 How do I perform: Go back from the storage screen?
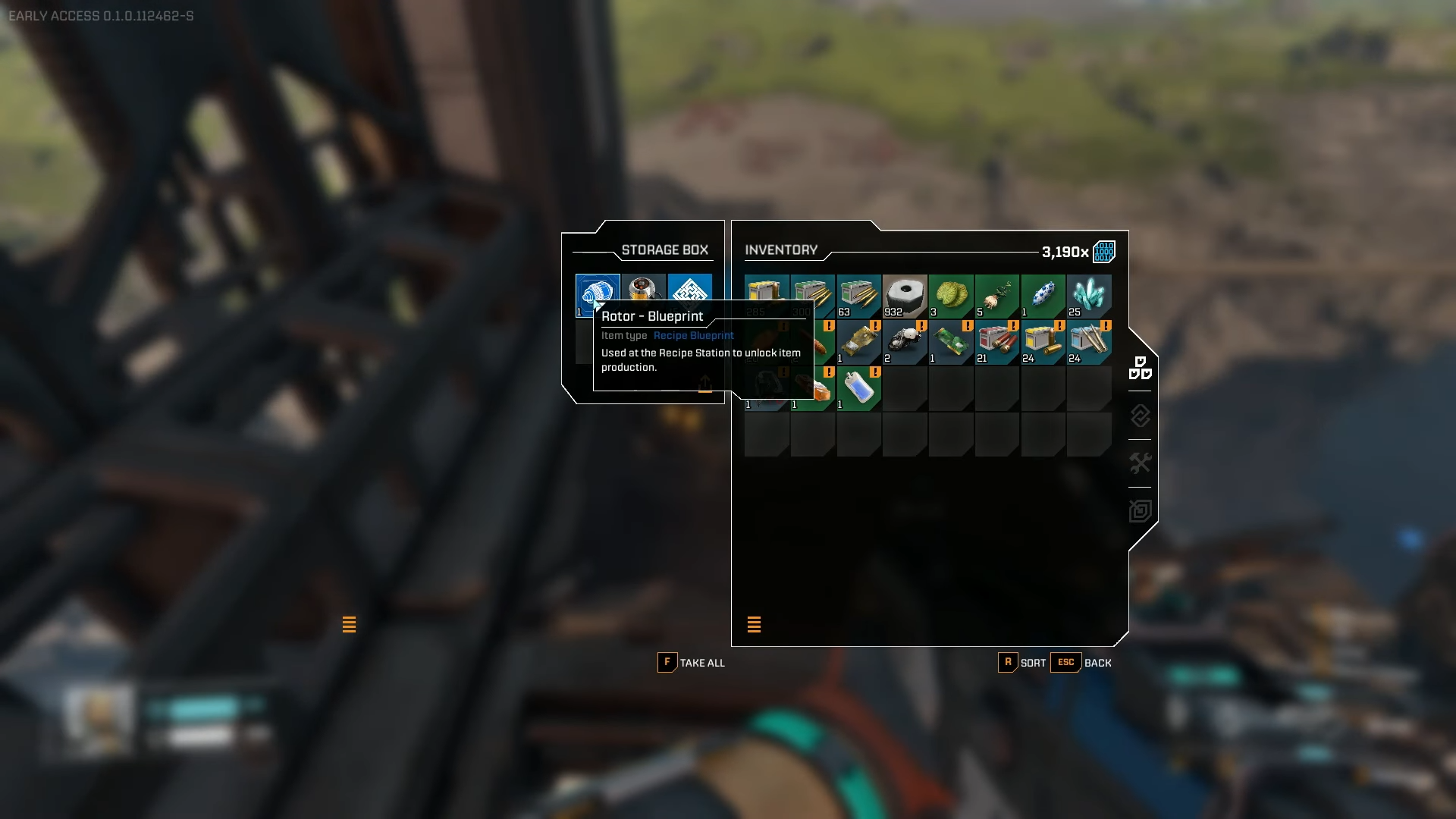(1081, 663)
